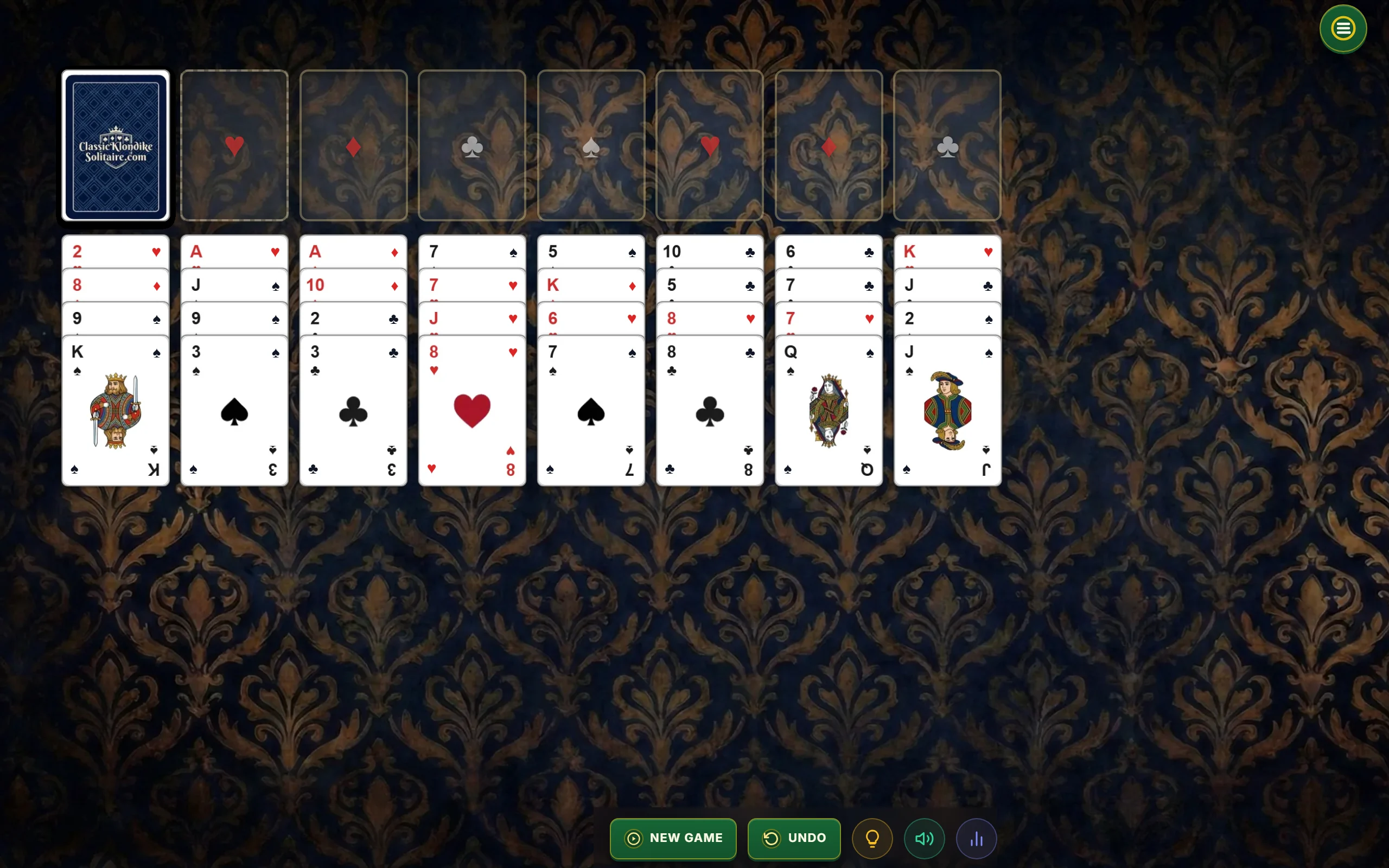Select the 8 of Clubs card
Screen dimensions: 1389x868
710,411
